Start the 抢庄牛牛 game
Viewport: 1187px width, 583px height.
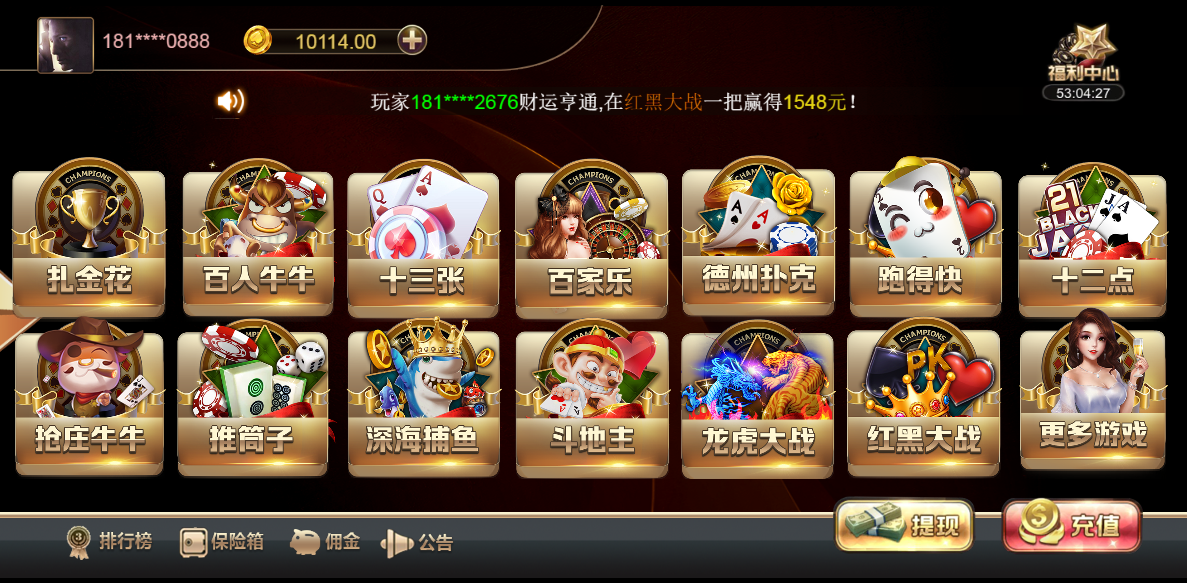(x=89, y=402)
